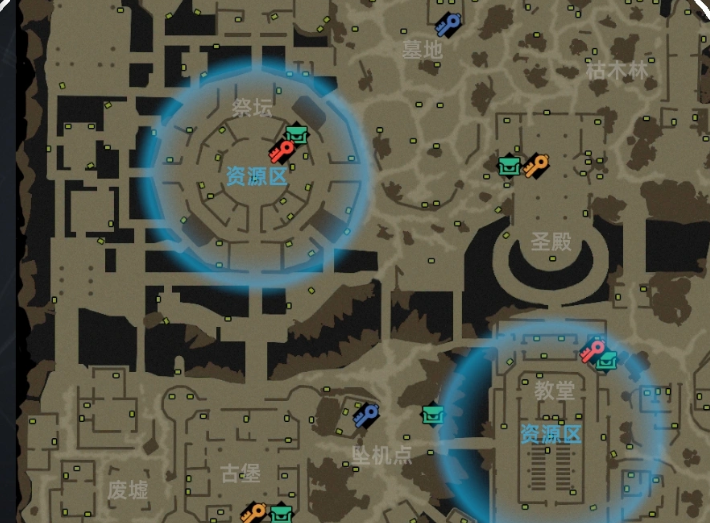Select the orange key marker above 圣殿
The width and height of the screenshot is (710, 523).
(x=536, y=164)
